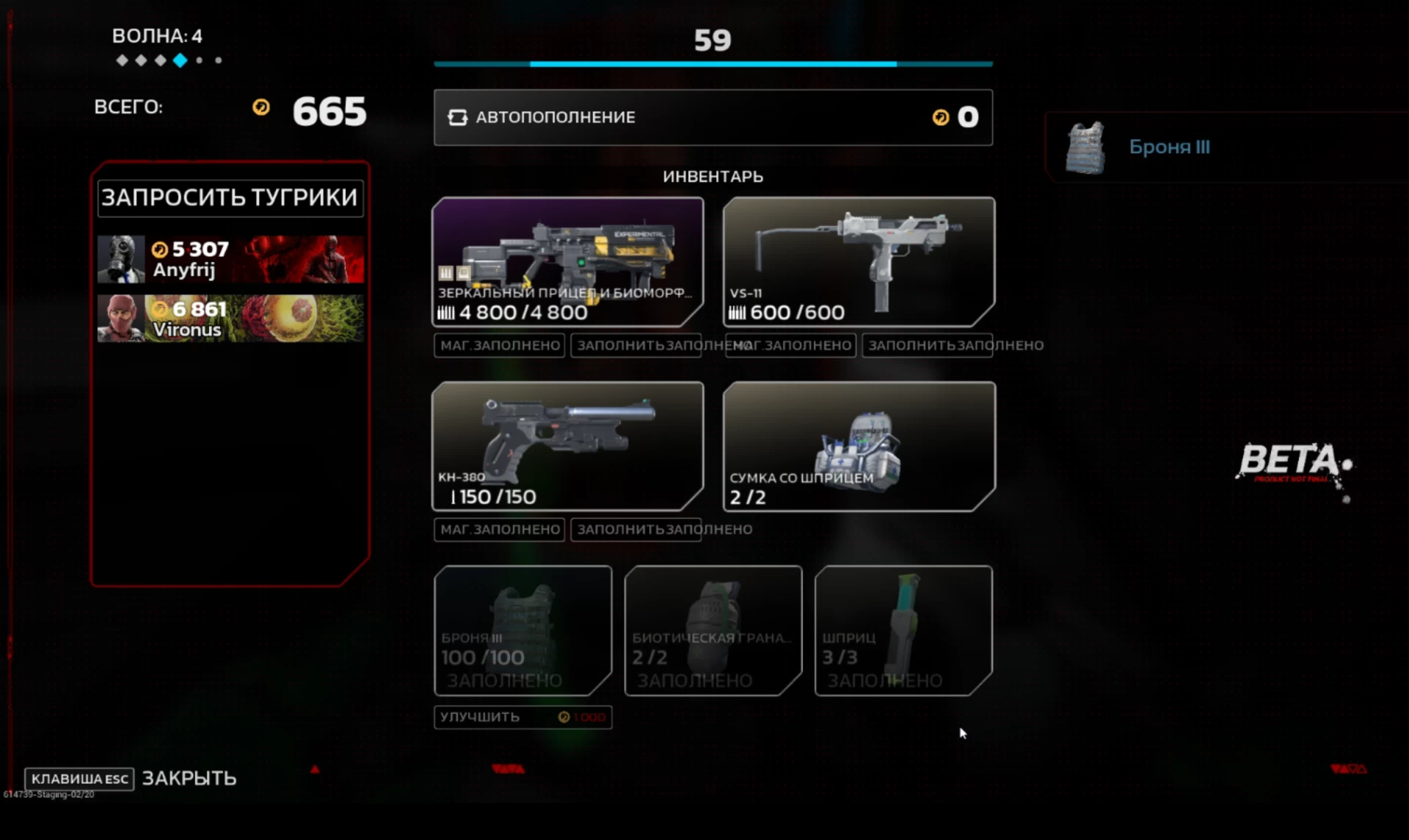
Task: Click Заполнить under the KH-380 pistol
Action: 636,530
